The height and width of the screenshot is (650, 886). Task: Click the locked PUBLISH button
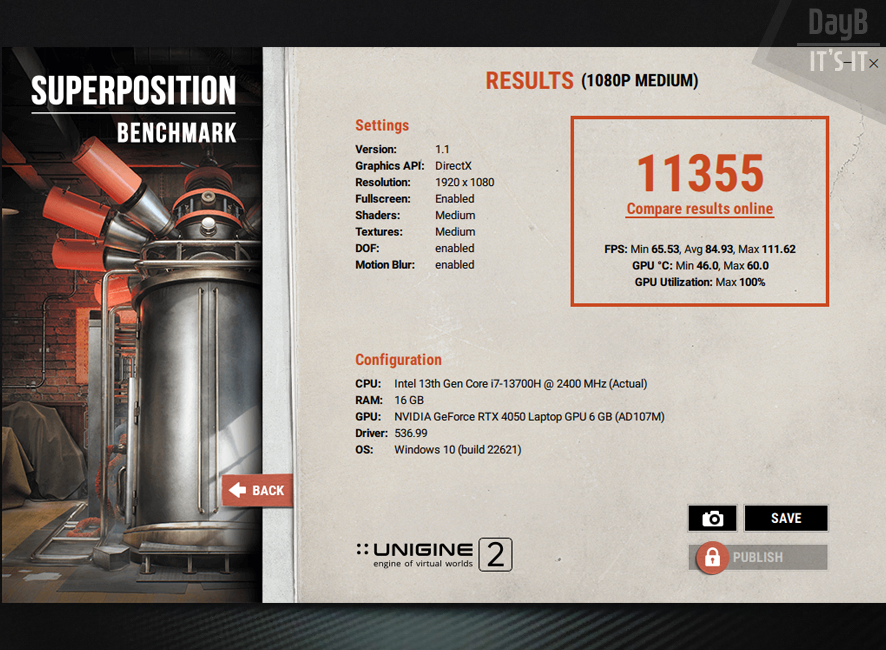click(758, 557)
